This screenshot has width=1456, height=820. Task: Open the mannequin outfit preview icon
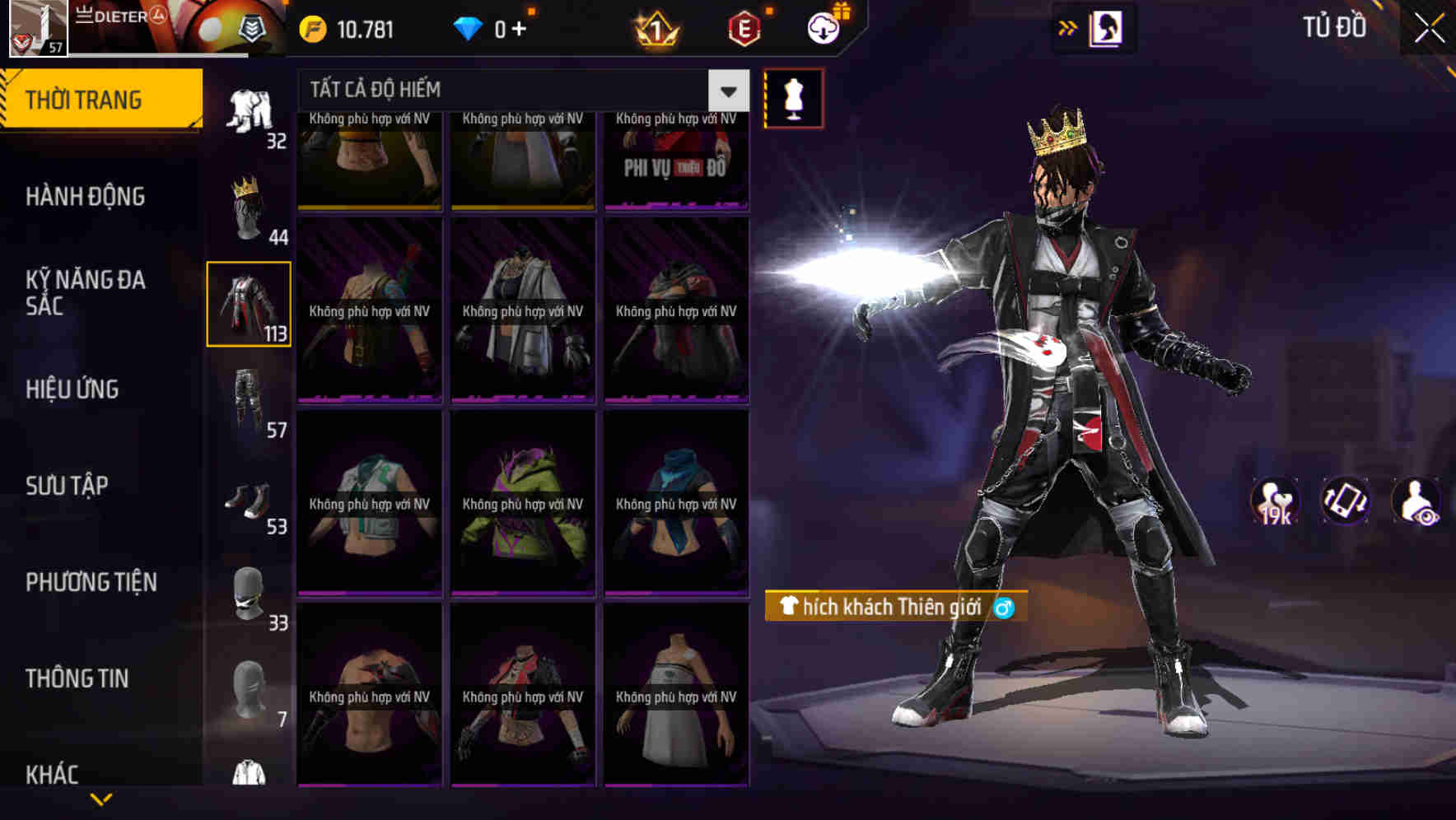796,97
